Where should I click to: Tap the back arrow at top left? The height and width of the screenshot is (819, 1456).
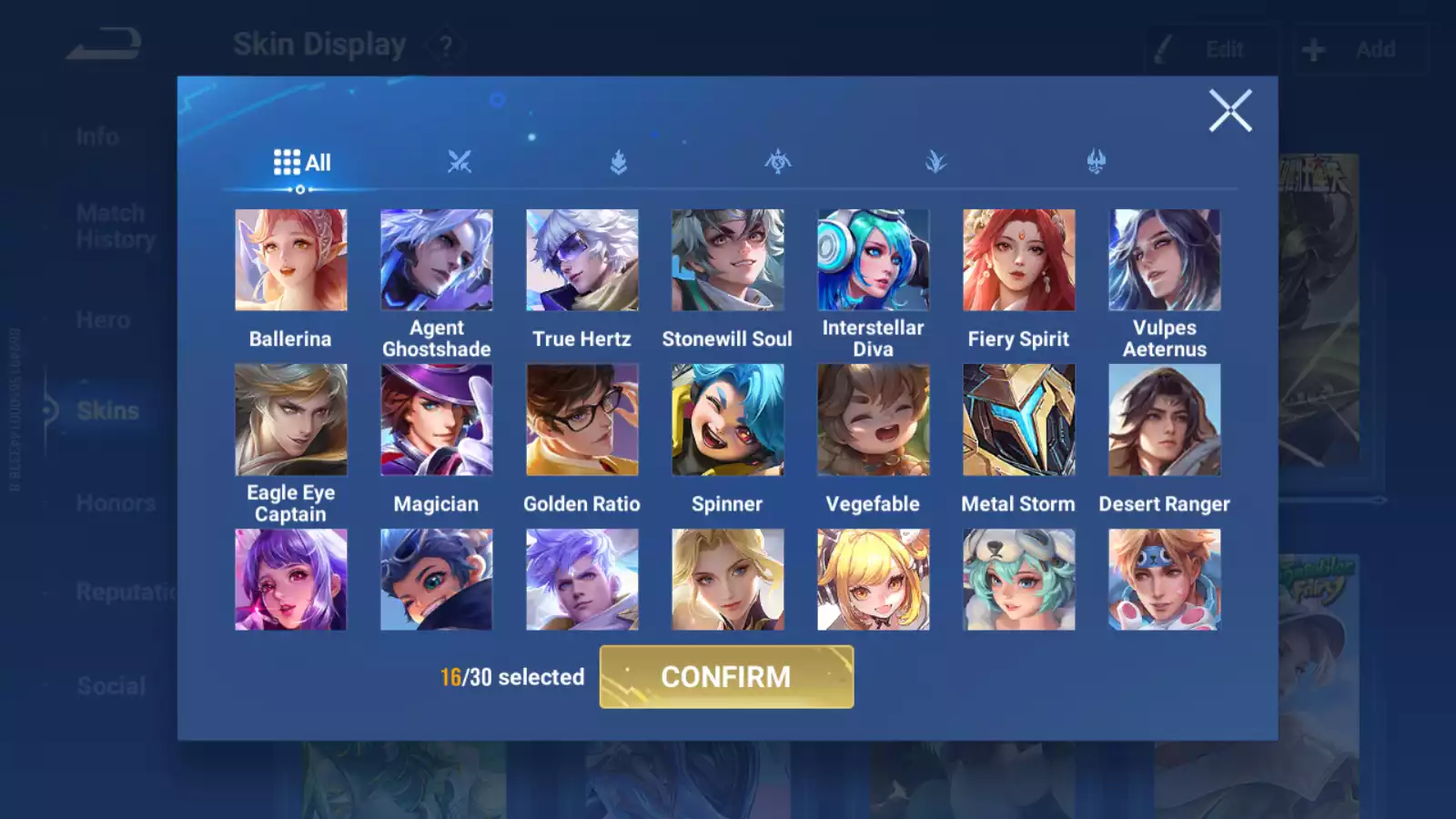click(x=103, y=41)
